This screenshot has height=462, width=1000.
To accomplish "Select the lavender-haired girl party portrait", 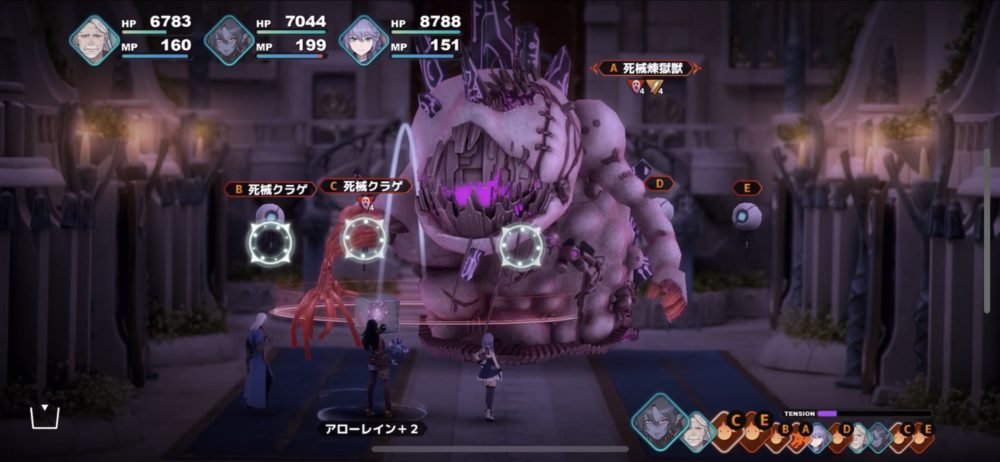I will point(363,40).
